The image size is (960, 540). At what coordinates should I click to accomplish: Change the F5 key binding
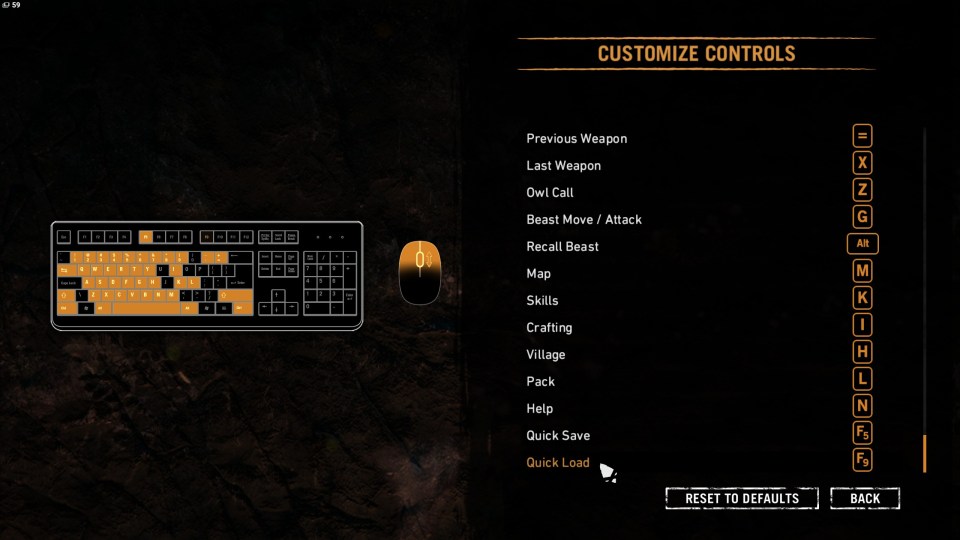click(862, 433)
